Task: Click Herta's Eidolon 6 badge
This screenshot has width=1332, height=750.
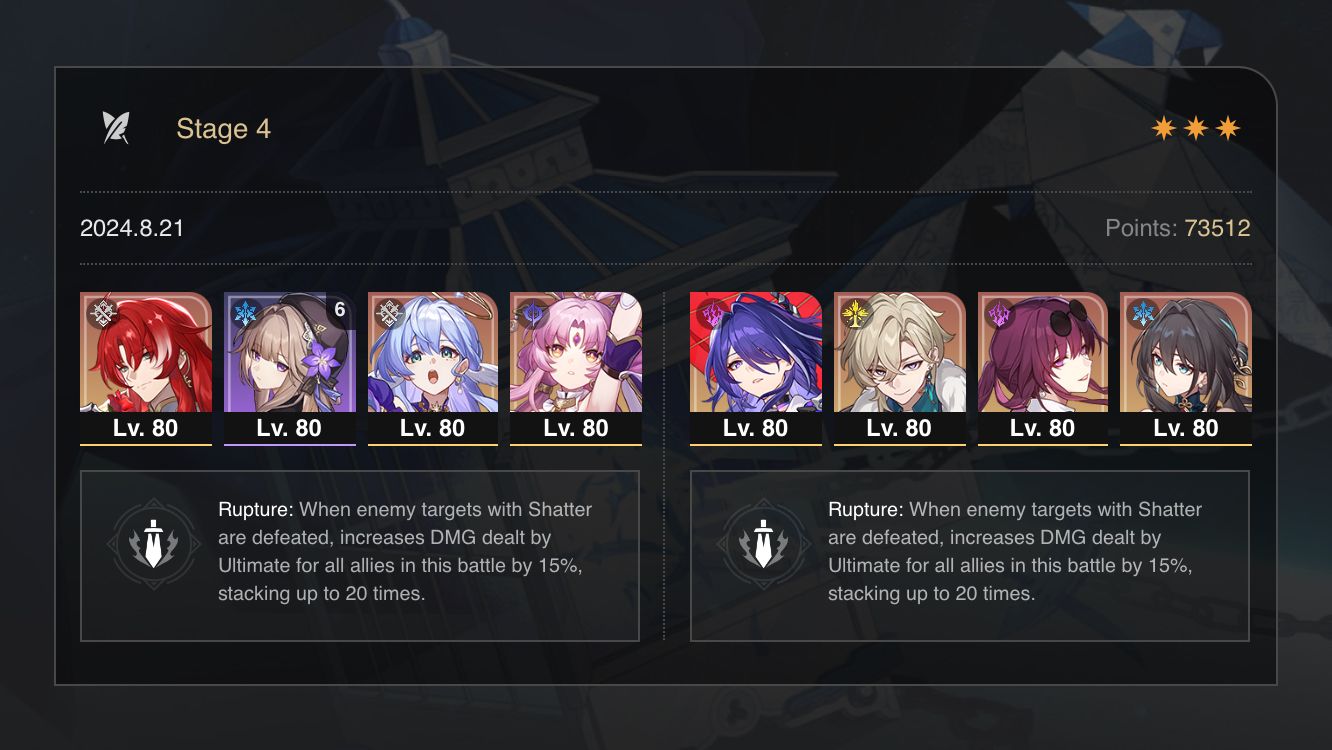Action: 338,309
